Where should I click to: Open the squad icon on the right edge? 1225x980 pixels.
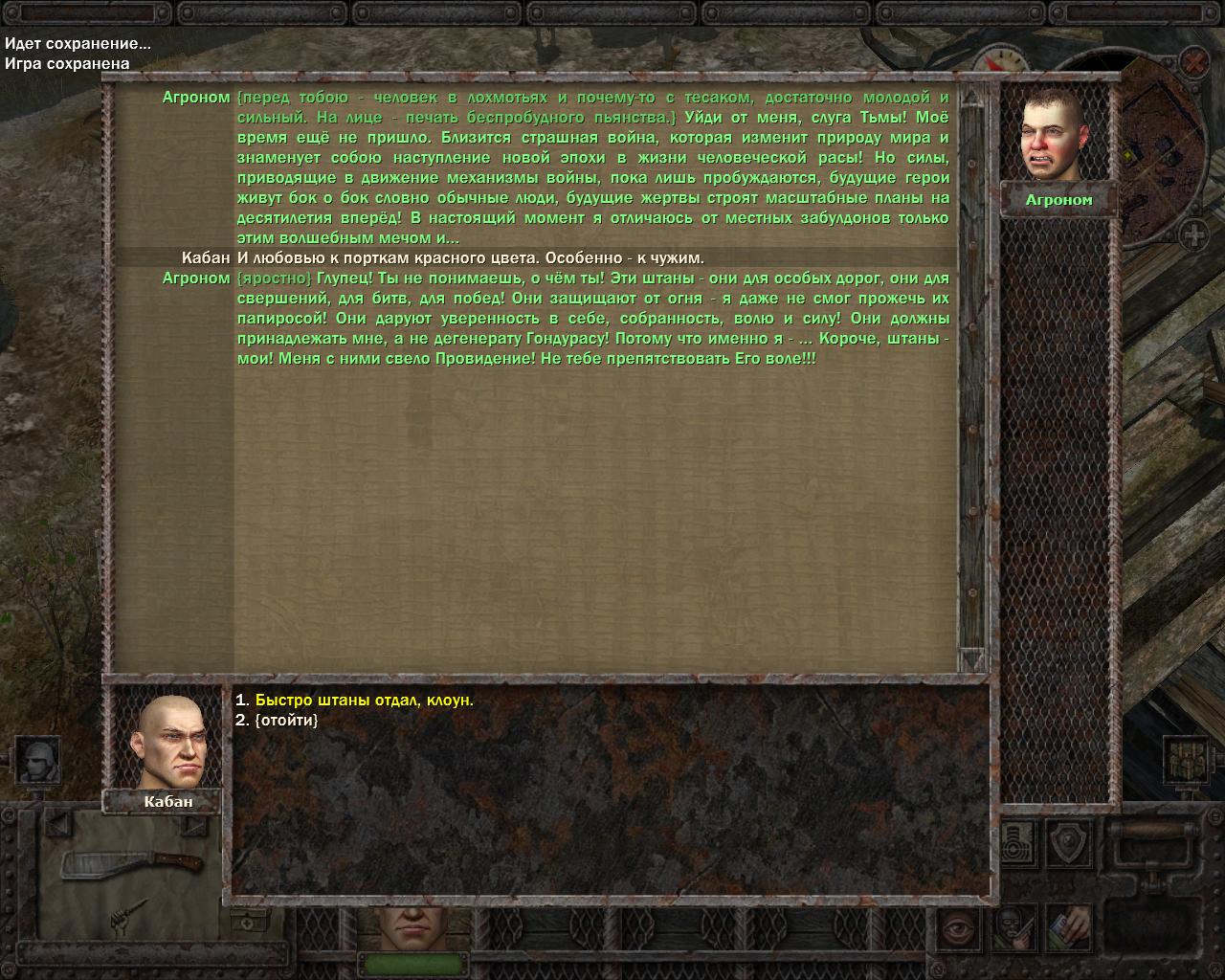coord(1187,760)
